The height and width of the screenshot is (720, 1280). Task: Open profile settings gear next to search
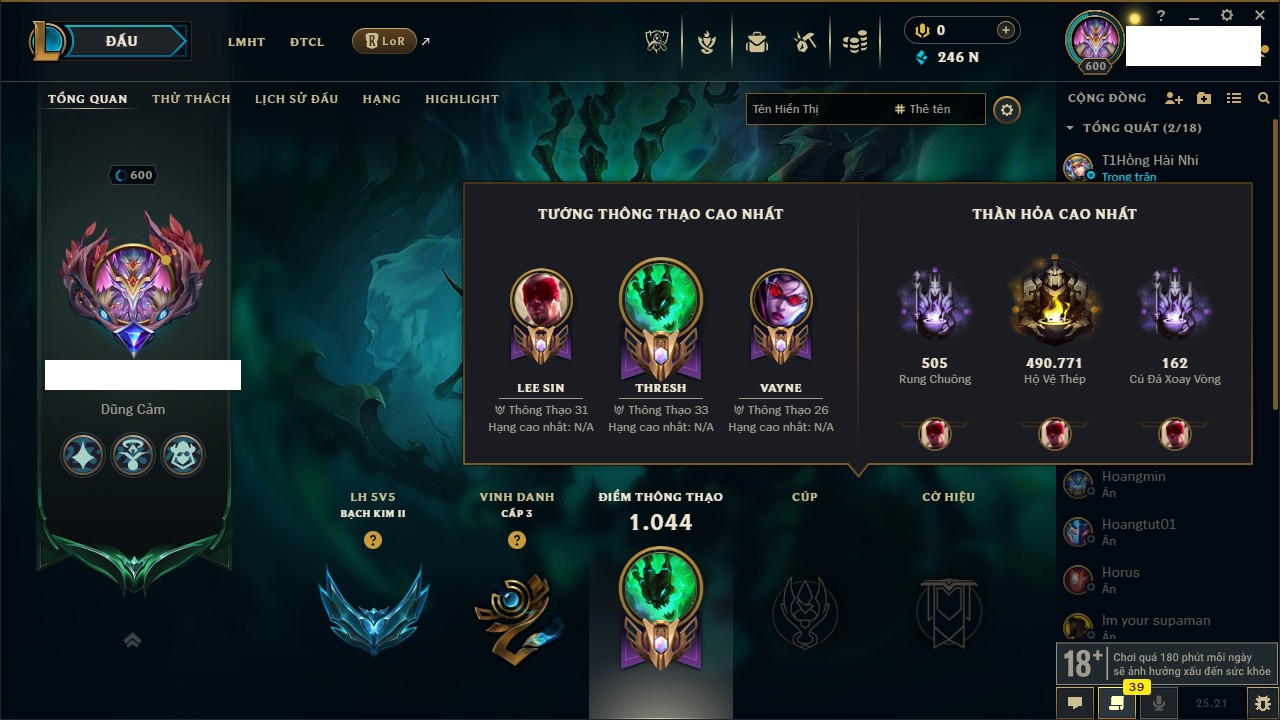click(x=1007, y=110)
